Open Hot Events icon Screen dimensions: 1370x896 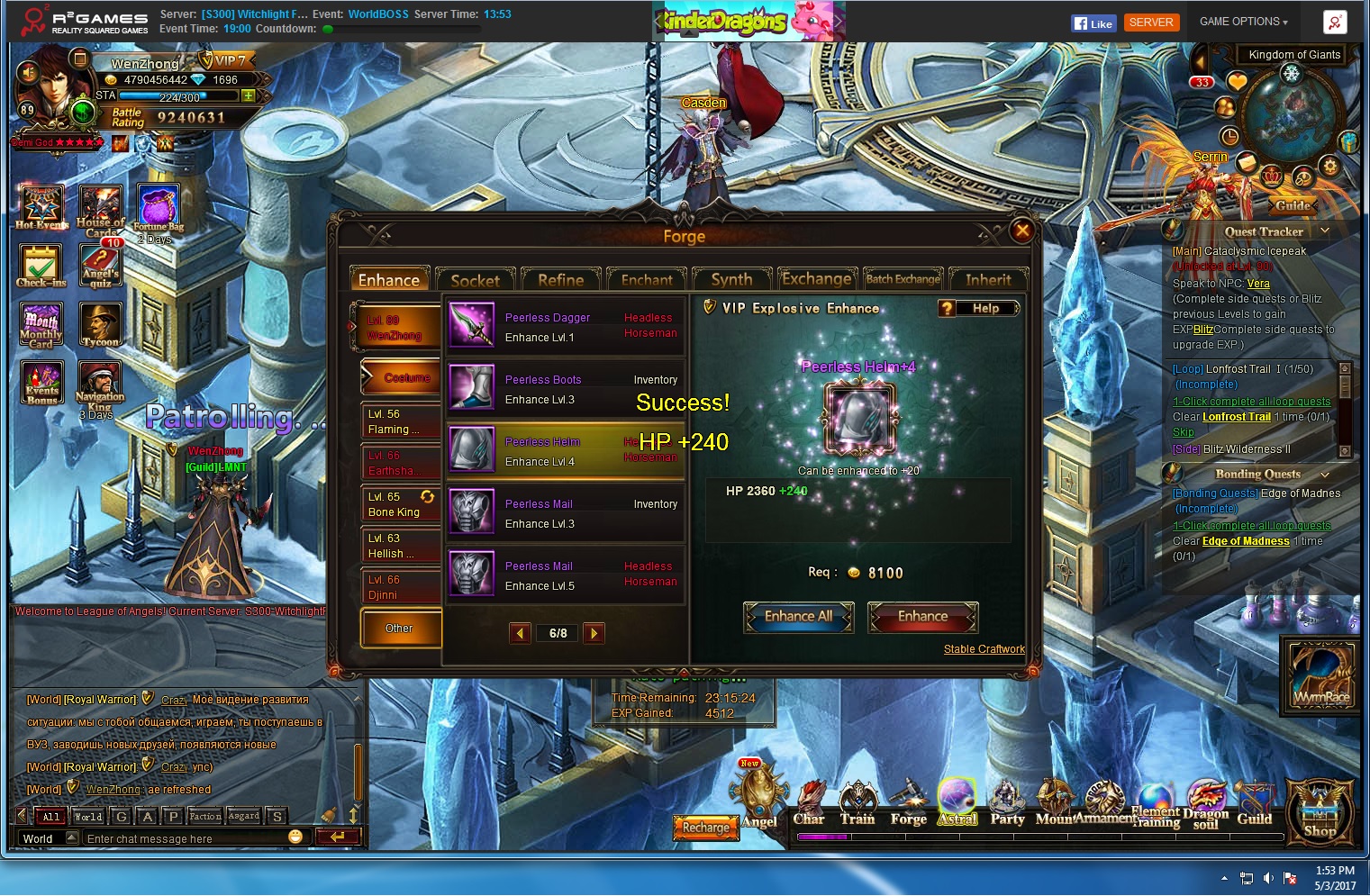pos(41,207)
